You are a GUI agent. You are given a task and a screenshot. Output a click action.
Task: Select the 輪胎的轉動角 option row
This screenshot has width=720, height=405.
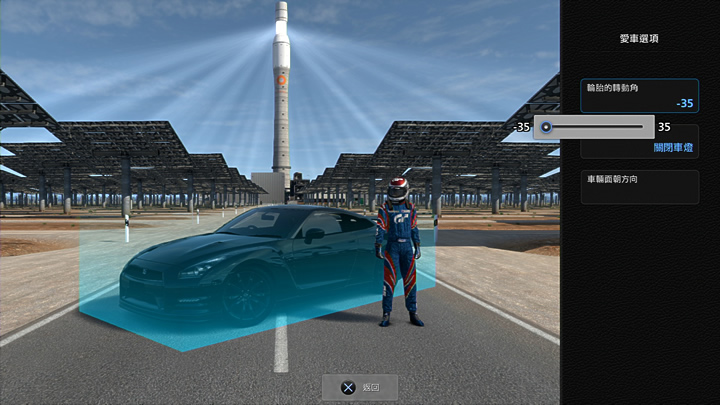coord(639,96)
